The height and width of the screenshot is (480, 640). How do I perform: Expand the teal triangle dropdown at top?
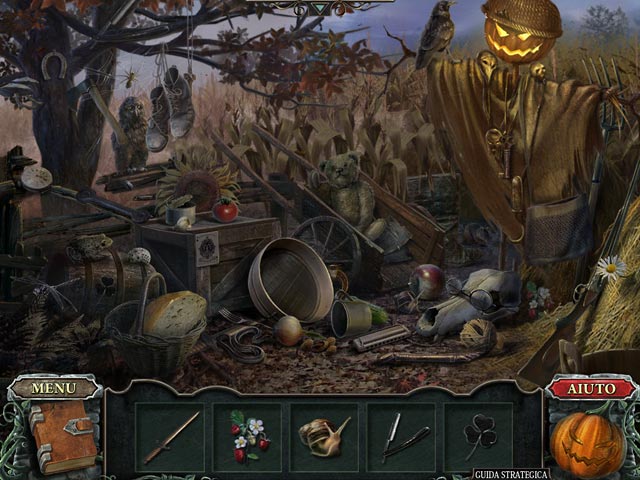point(319,8)
